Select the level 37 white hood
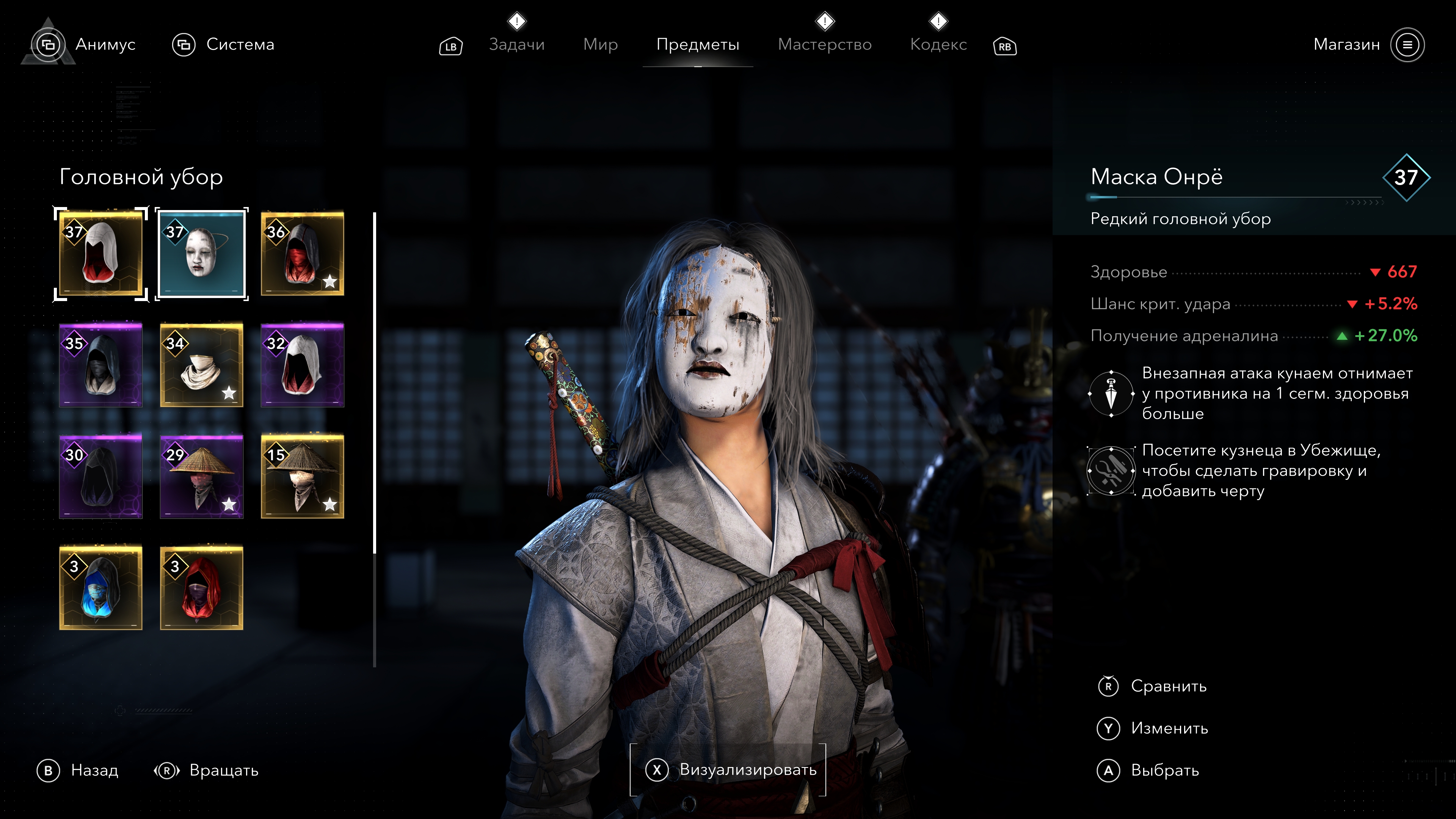 (x=100, y=254)
